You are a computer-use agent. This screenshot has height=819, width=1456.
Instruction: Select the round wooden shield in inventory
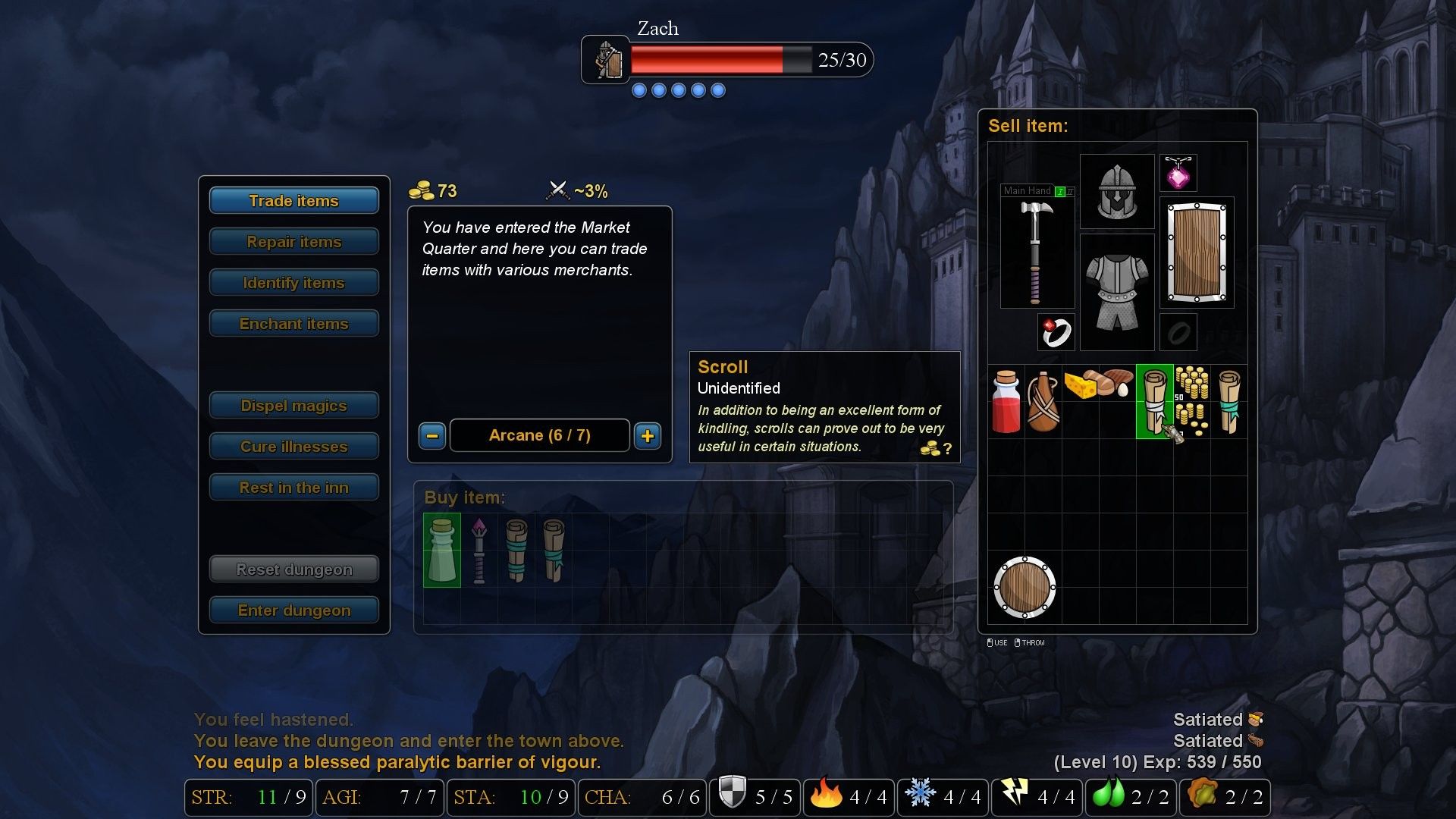(1025, 588)
